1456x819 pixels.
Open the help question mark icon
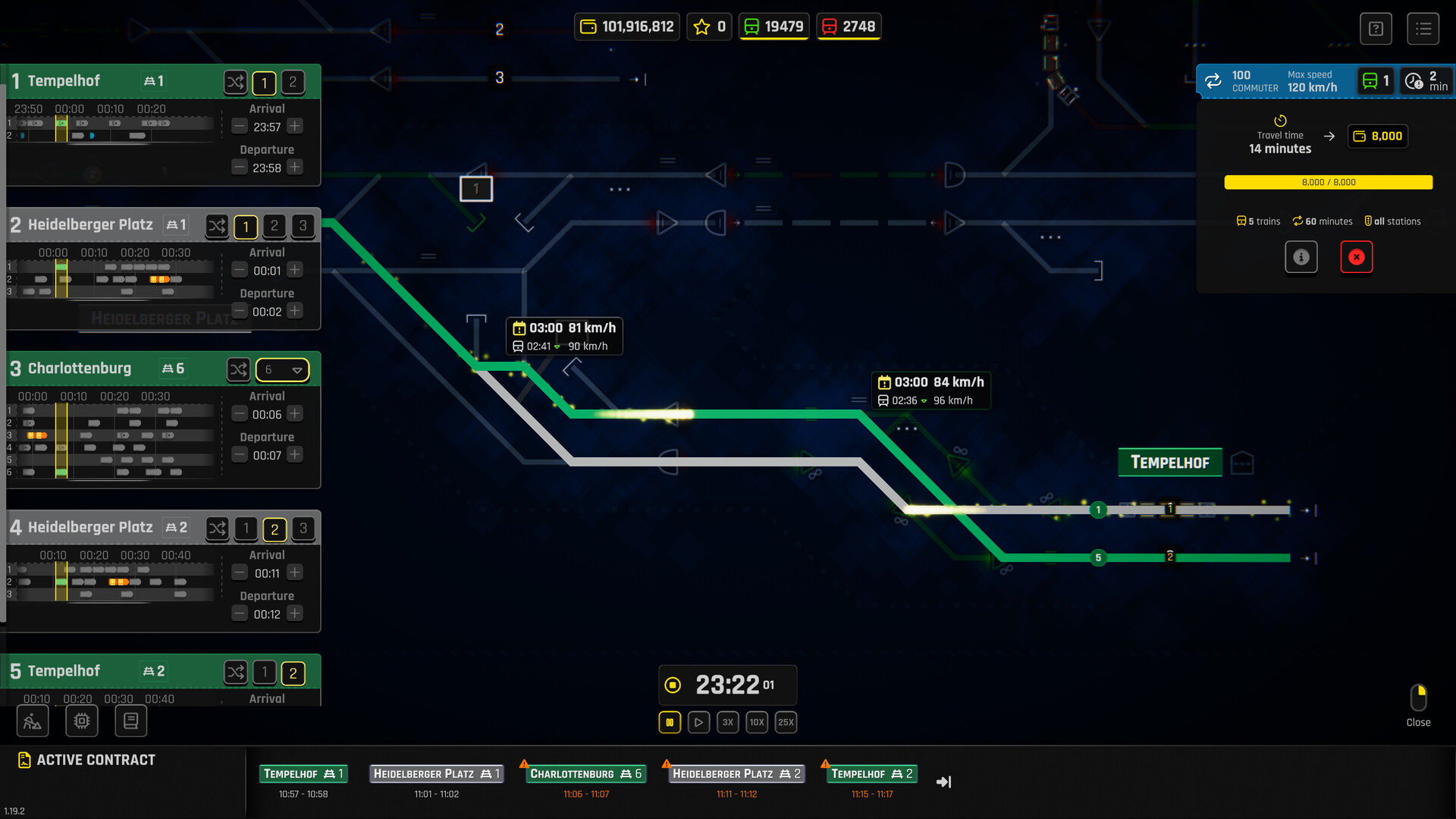[1376, 28]
